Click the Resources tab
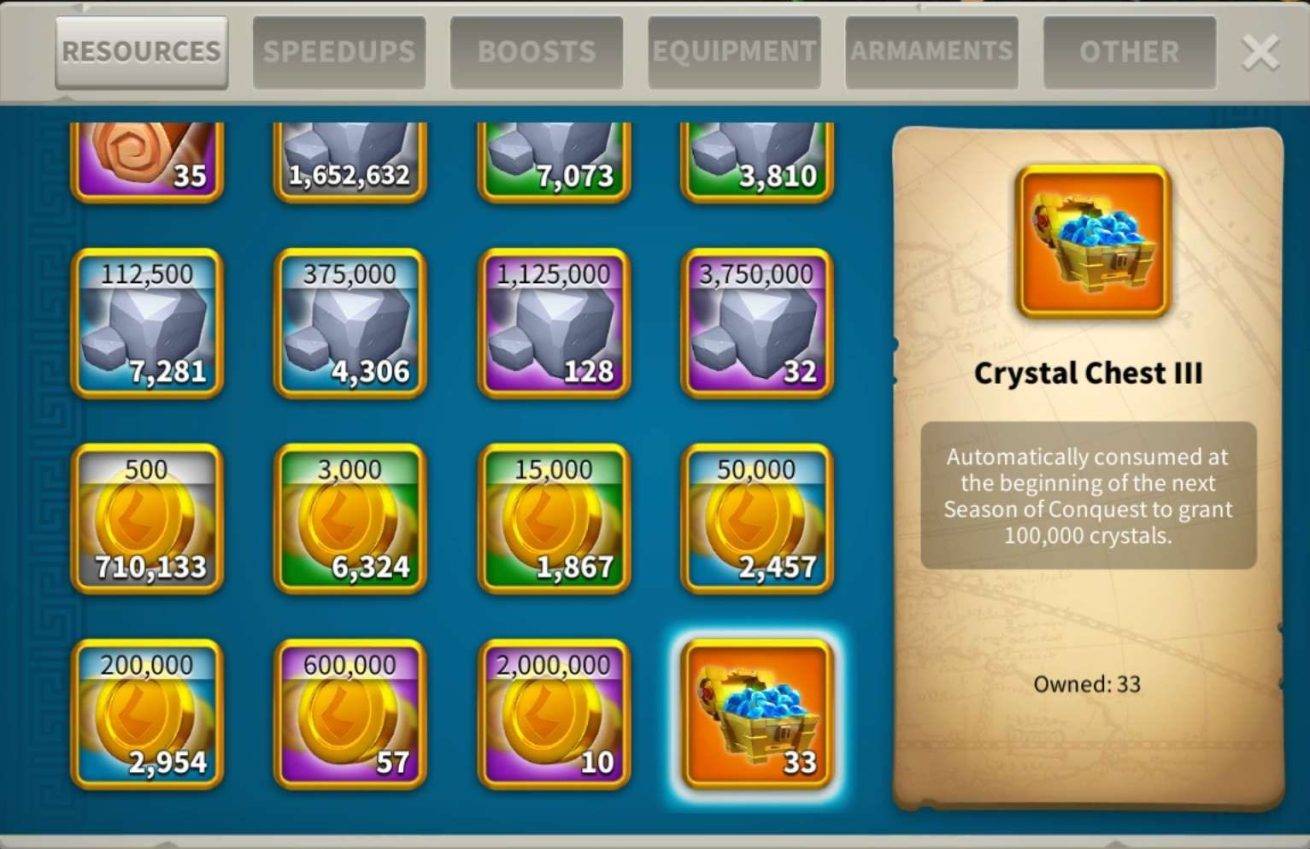The image size is (1310, 849). click(x=141, y=52)
